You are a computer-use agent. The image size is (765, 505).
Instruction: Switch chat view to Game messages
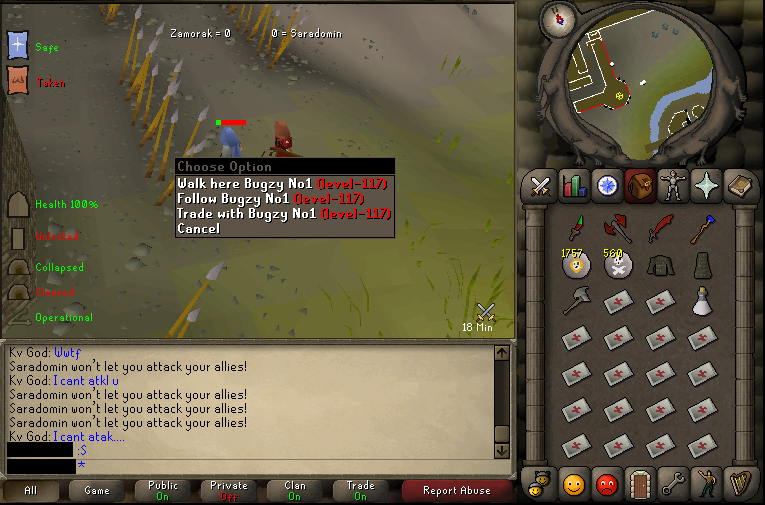[x=97, y=491]
